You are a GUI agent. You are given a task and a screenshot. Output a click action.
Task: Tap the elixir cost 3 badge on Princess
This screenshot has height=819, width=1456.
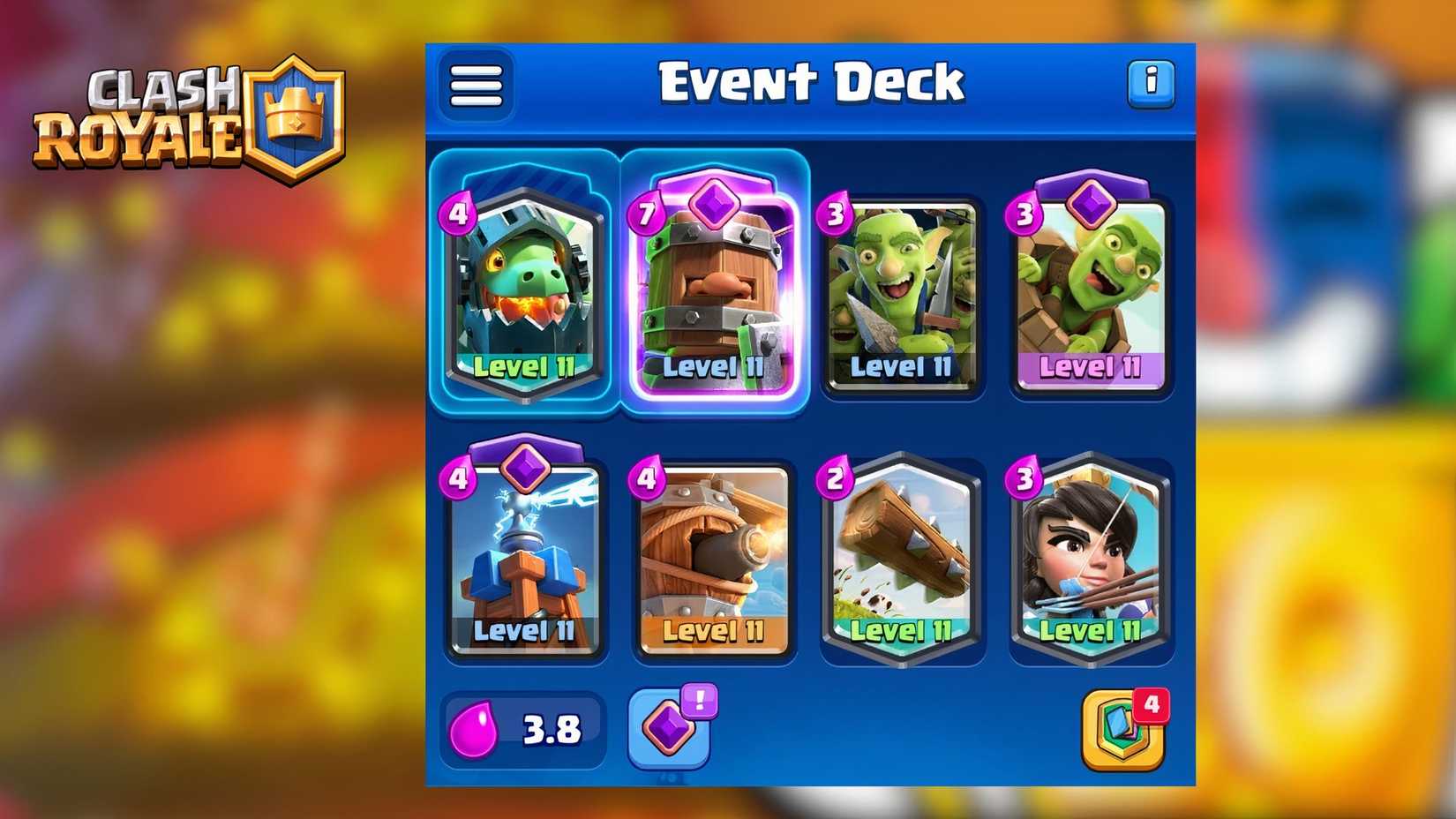click(x=1023, y=477)
